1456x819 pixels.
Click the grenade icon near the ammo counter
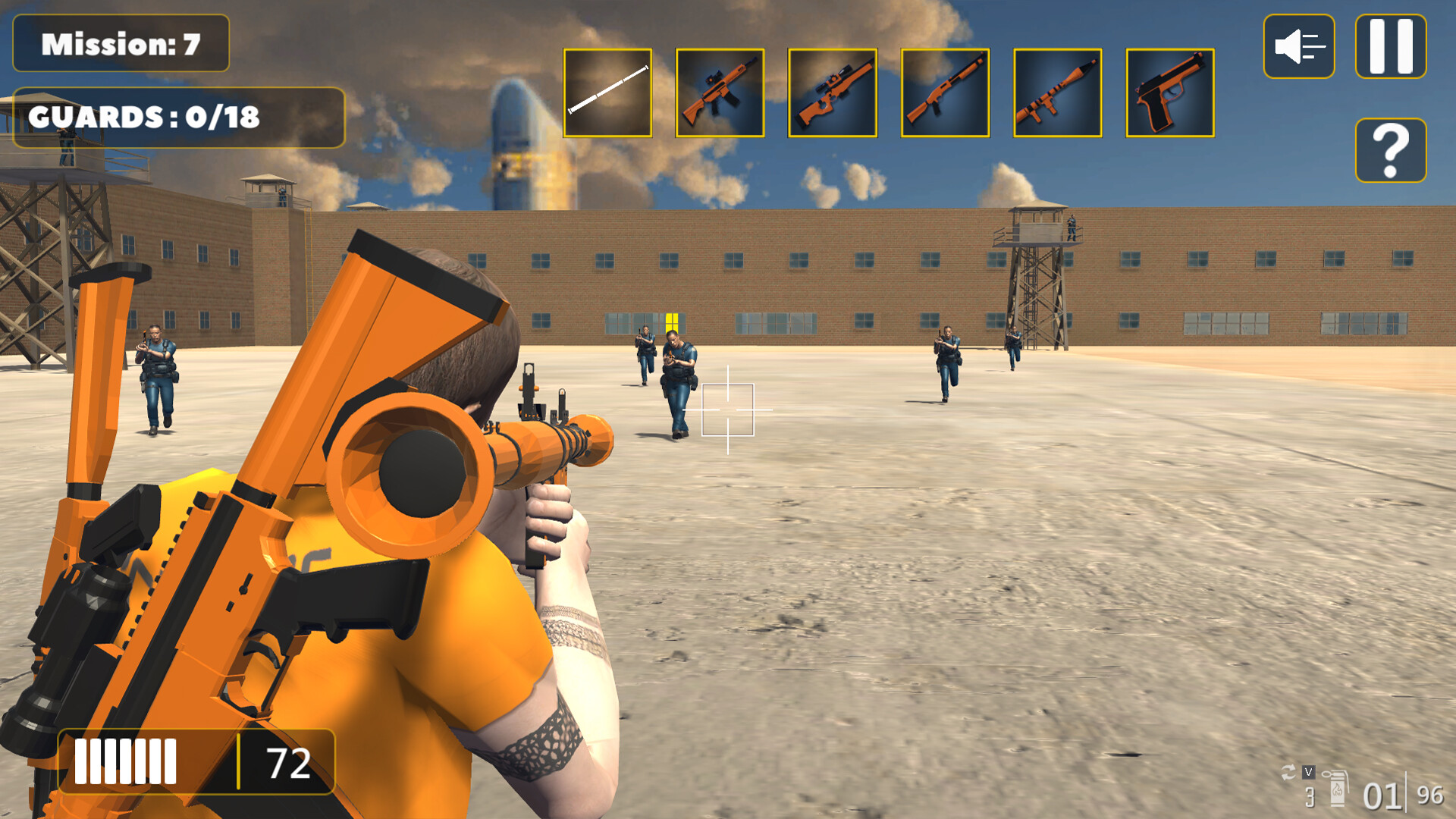point(1338,789)
